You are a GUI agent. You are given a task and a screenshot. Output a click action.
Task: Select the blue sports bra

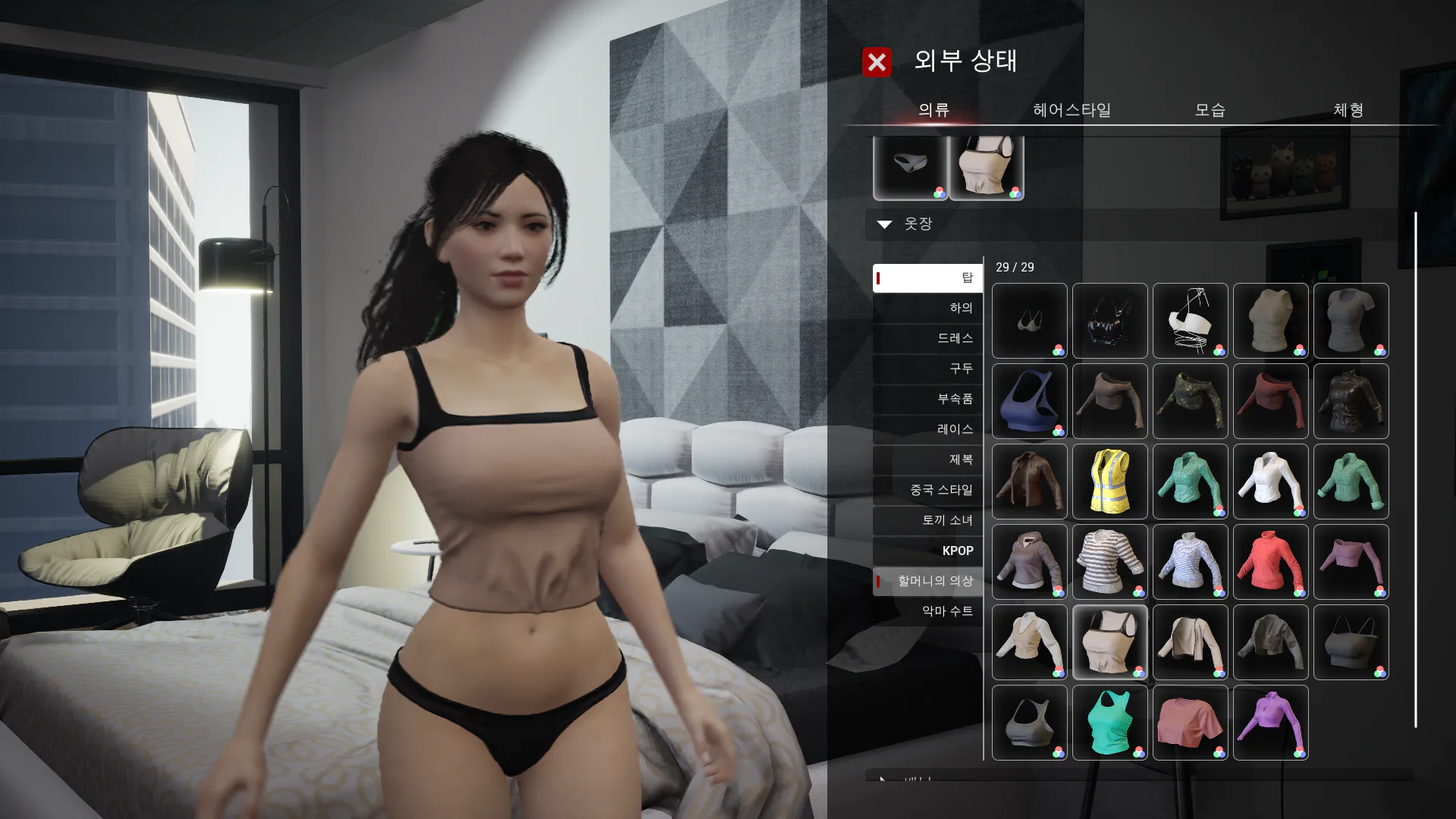click(1029, 401)
